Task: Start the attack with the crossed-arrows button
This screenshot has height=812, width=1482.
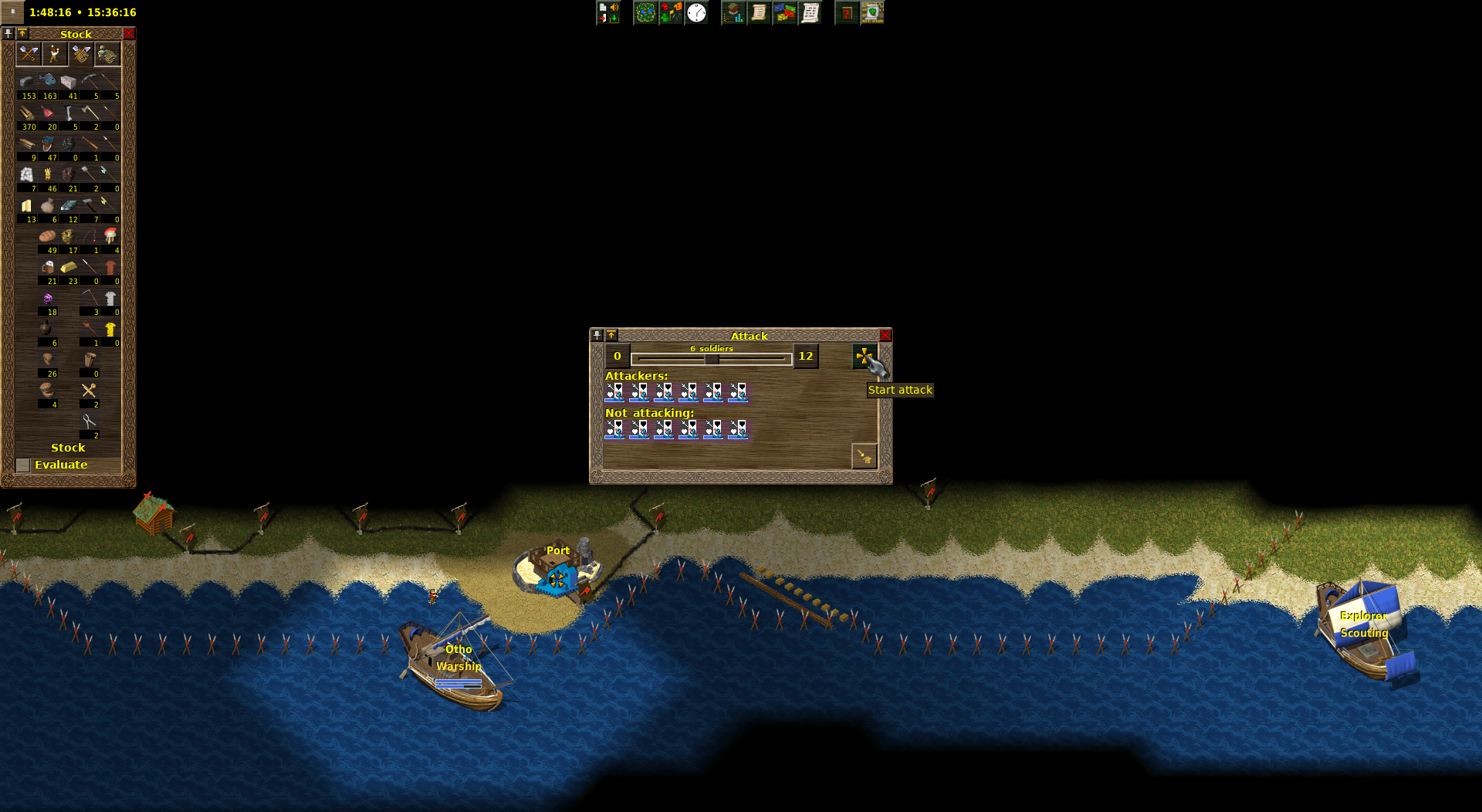Action: 864,357
